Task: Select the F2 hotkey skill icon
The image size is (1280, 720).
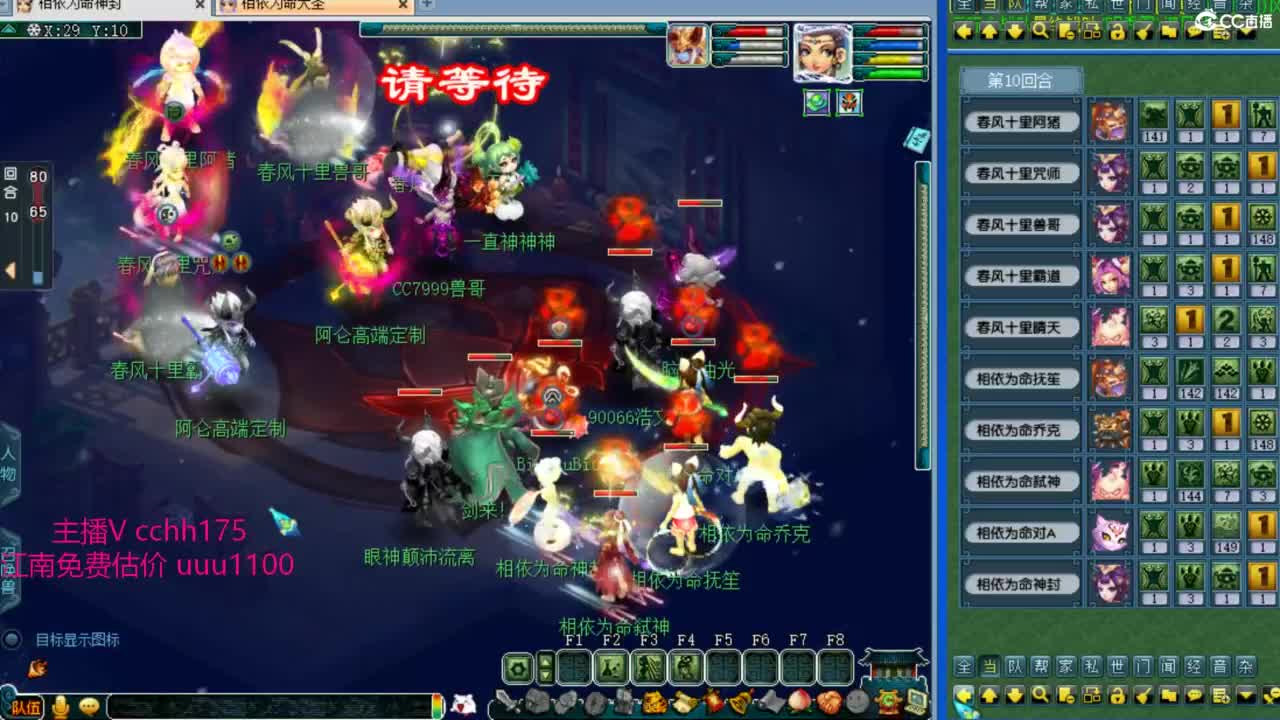Action: coord(610,667)
